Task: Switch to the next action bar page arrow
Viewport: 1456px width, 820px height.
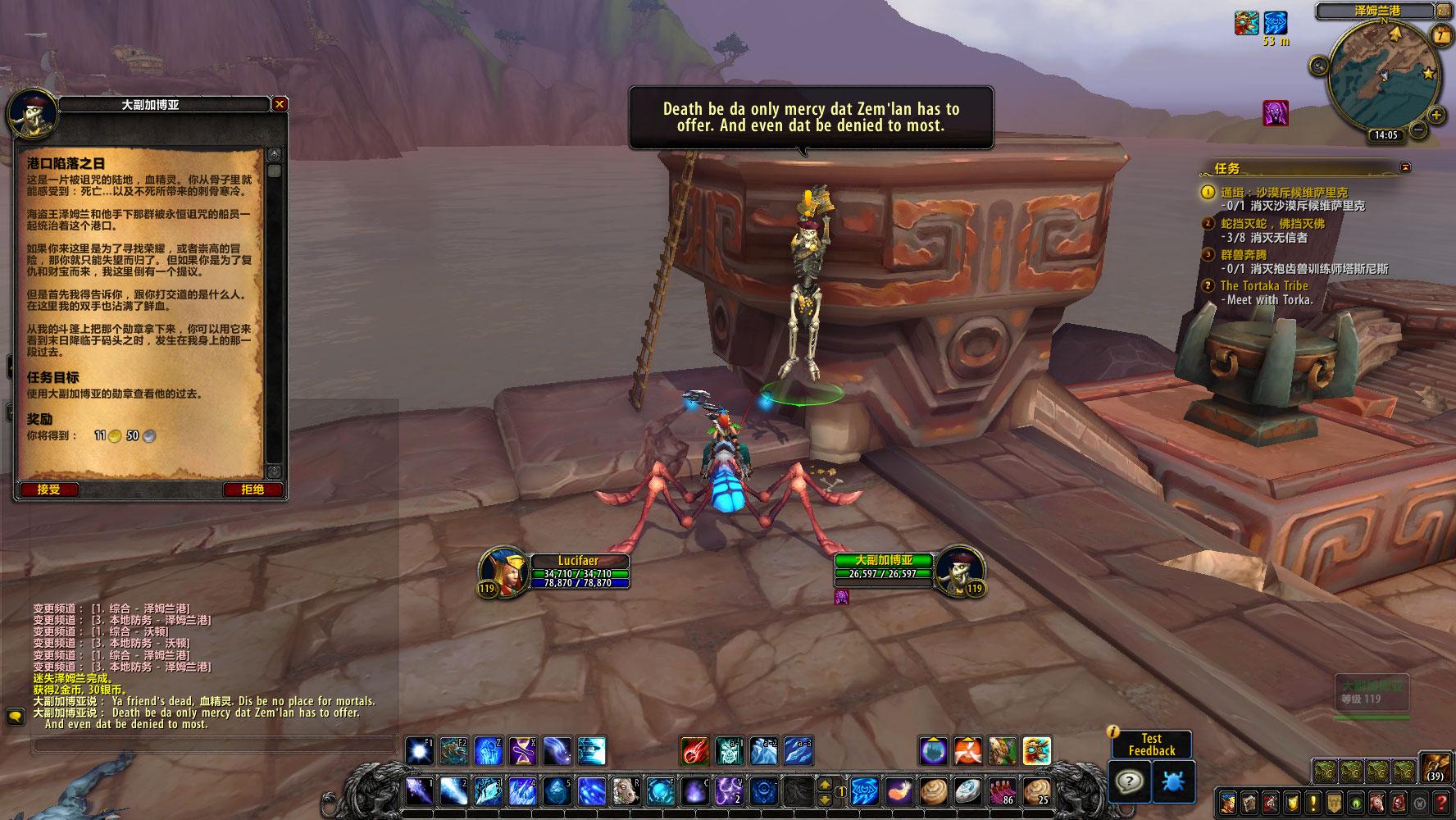Action: pos(826,798)
